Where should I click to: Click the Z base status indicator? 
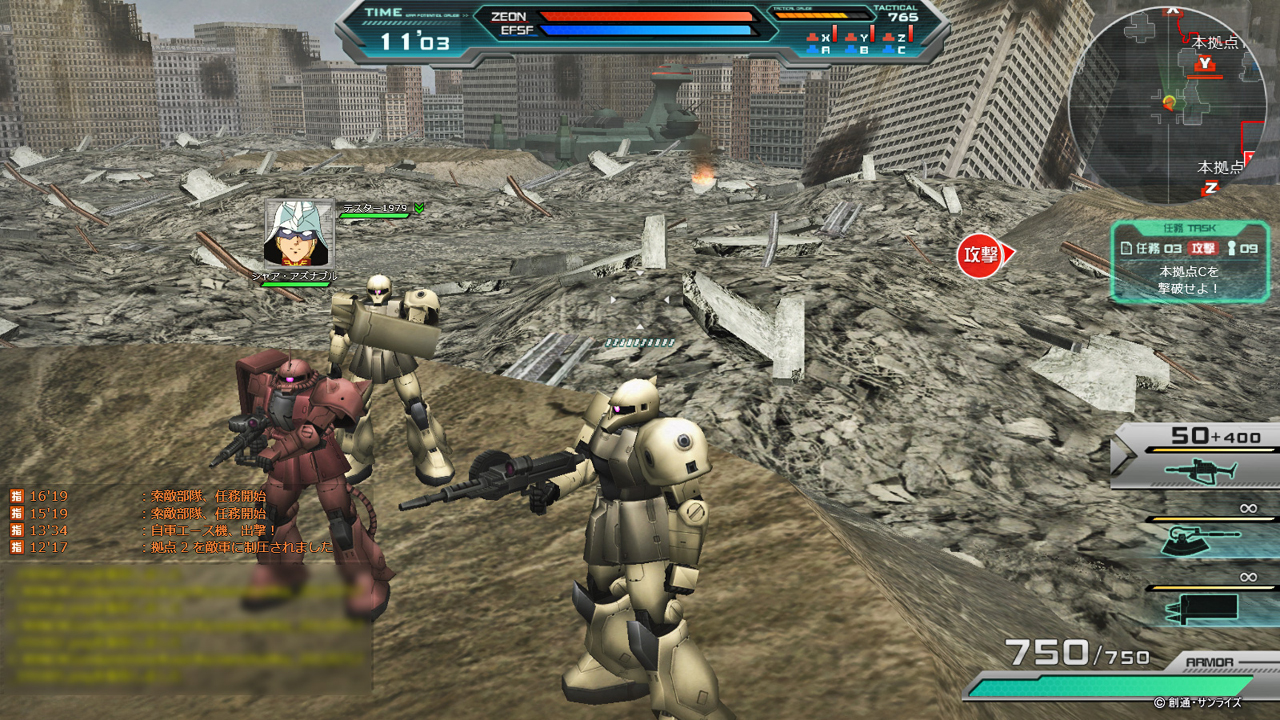click(x=901, y=38)
